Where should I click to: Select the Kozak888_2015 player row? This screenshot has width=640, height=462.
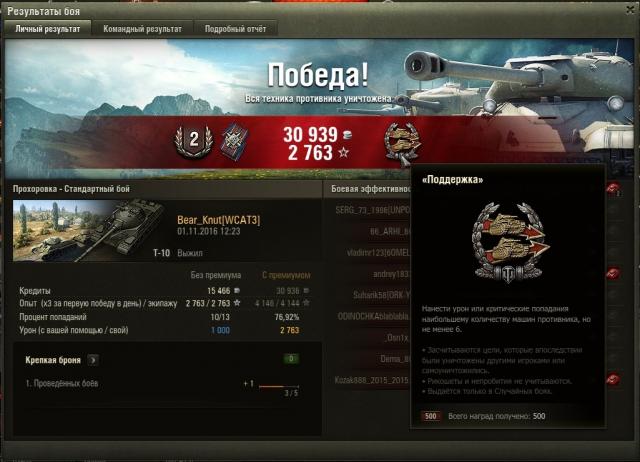tap(370, 379)
